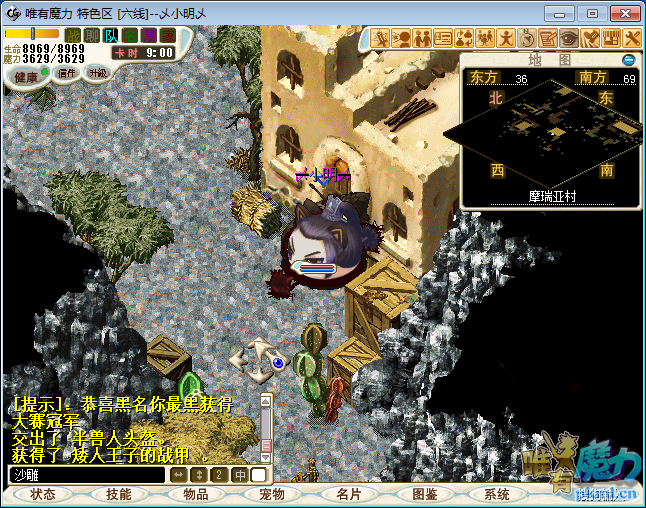Toggle the 战 (battle) mode button
This screenshot has height=508, width=646.
pos(73,36)
